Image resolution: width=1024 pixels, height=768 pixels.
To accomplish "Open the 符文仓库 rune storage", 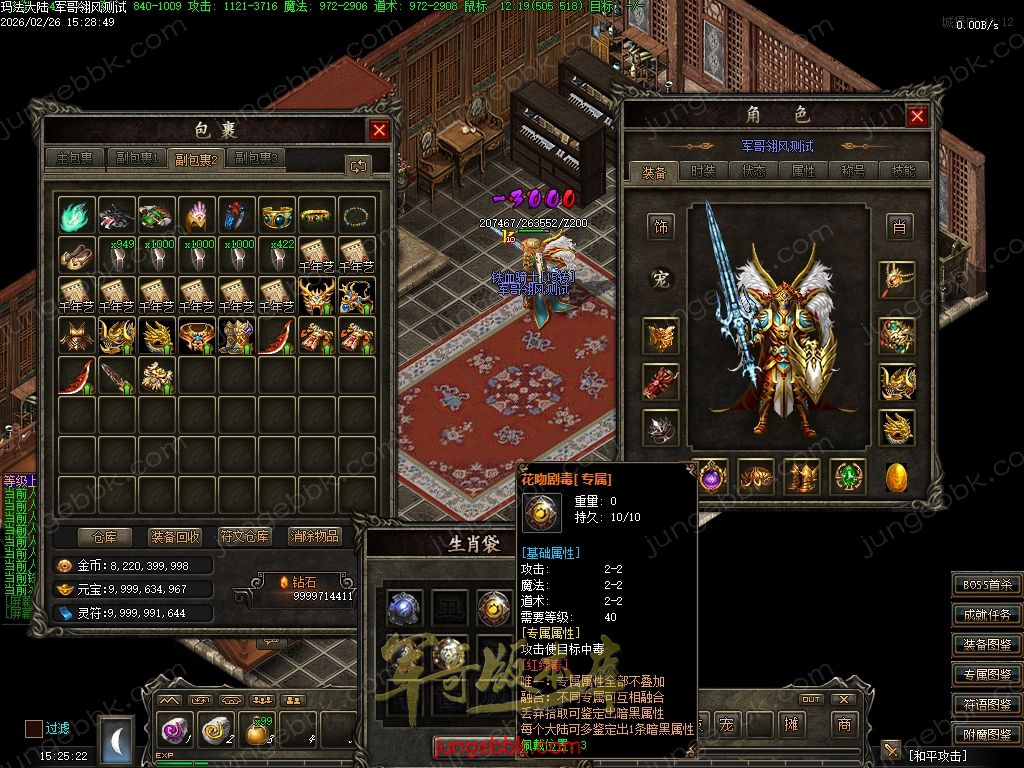I will click(x=245, y=537).
